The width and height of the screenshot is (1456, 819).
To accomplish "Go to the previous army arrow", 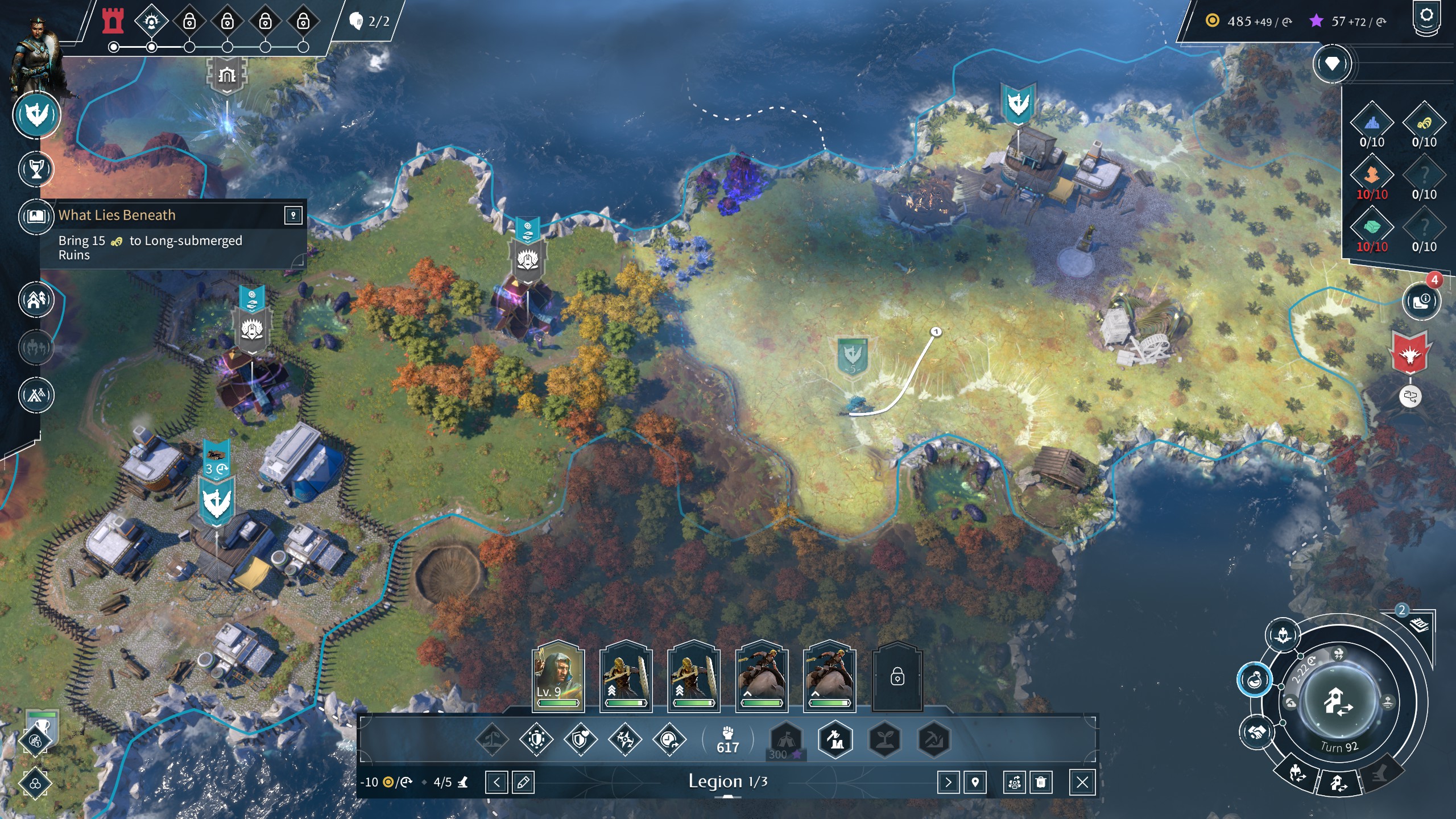I will [497, 783].
